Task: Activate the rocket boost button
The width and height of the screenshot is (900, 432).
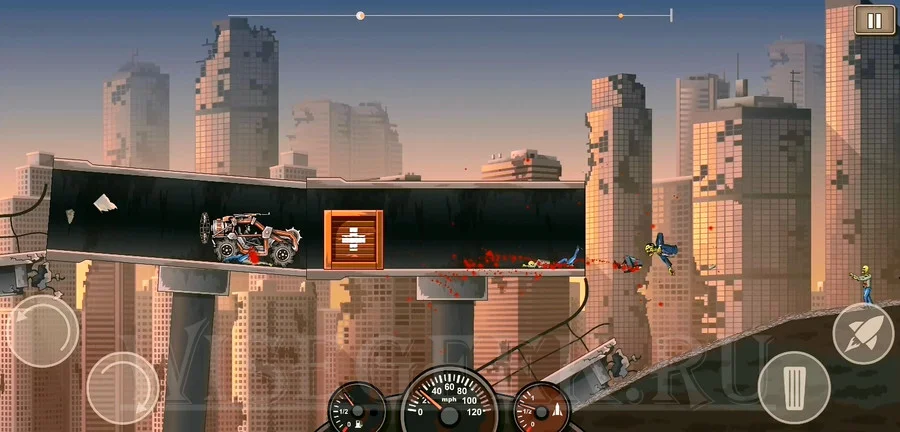Action: pos(862,333)
